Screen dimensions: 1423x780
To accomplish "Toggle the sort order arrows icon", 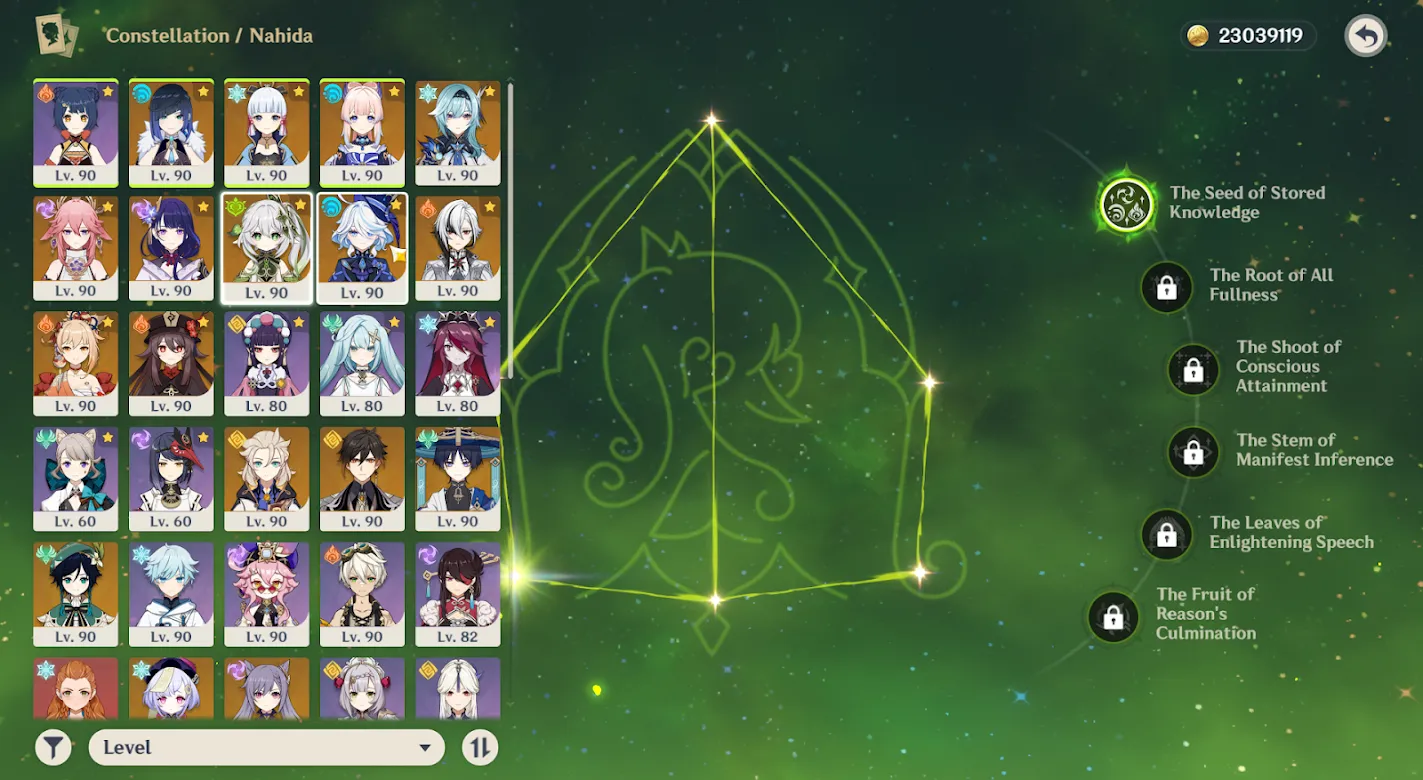I will pyautogui.click(x=479, y=747).
